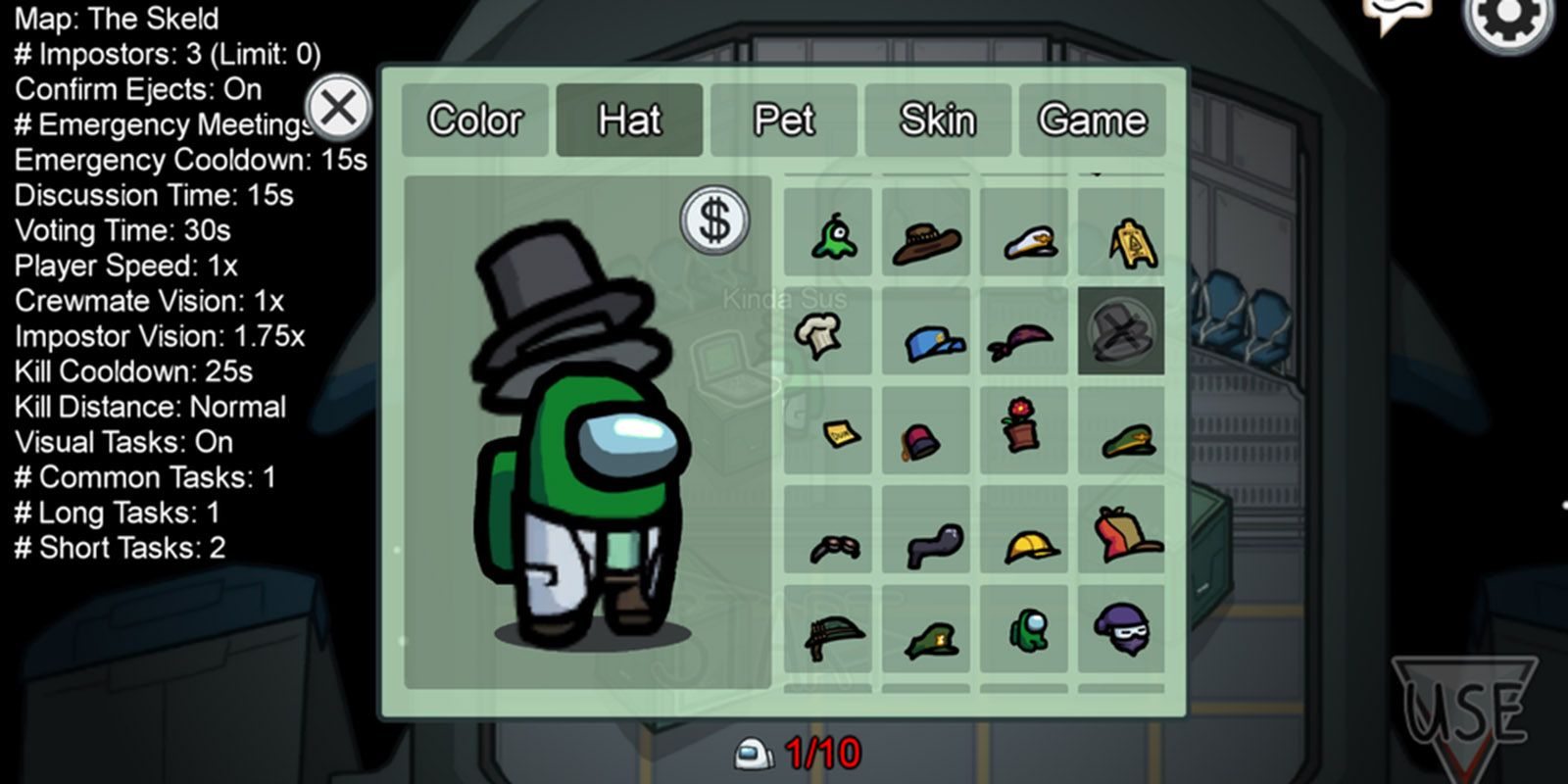
Task: Select the purple ninja mask hat
Action: pos(1123,632)
